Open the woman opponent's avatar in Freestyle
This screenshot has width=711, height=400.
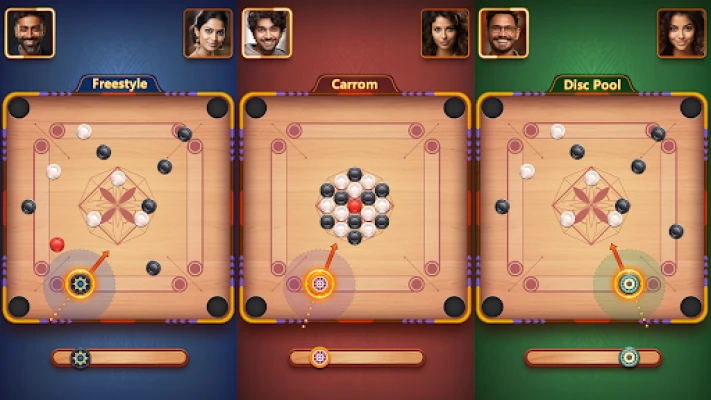[208, 33]
